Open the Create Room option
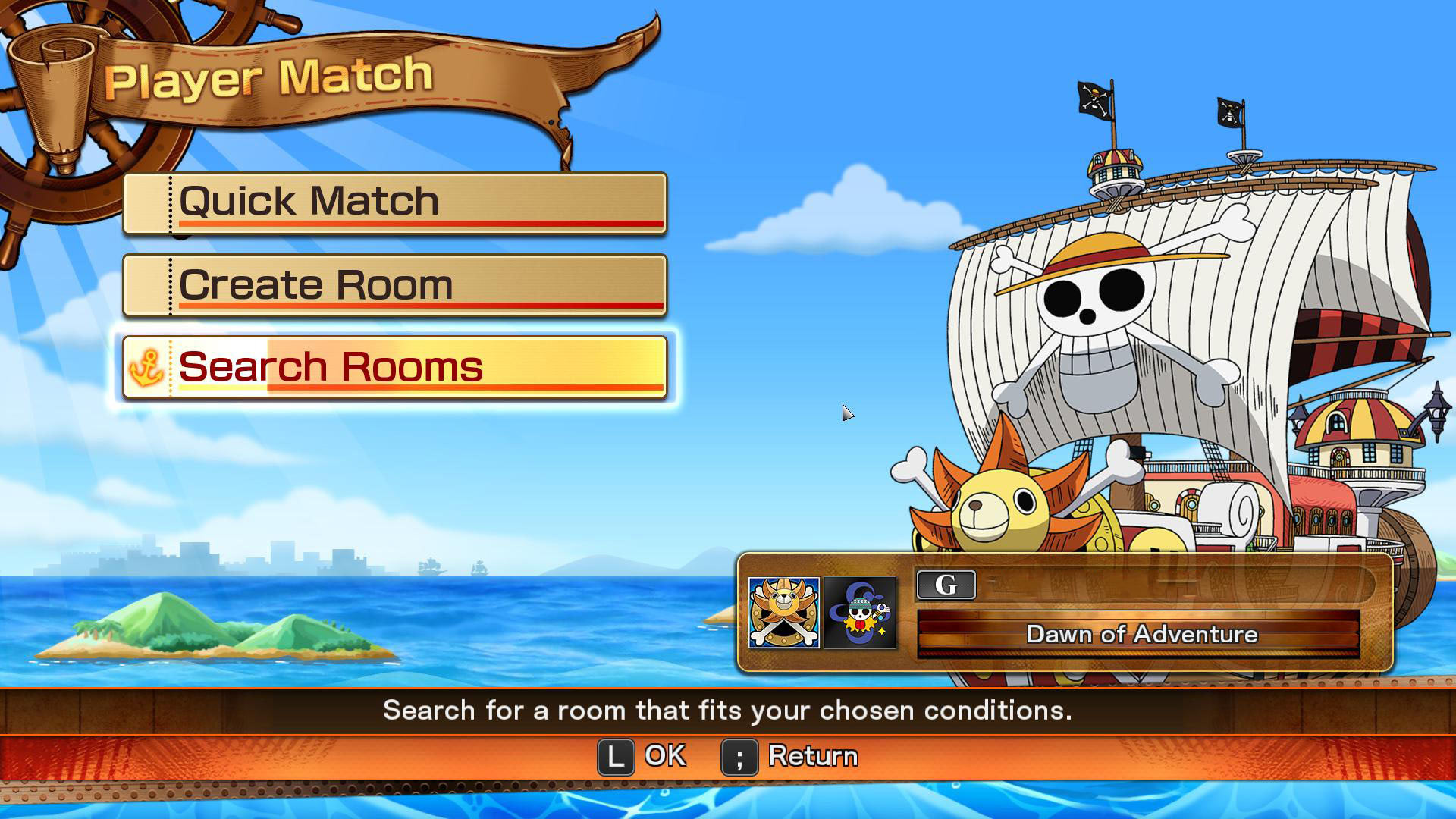The height and width of the screenshot is (819, 1456). 394,285
